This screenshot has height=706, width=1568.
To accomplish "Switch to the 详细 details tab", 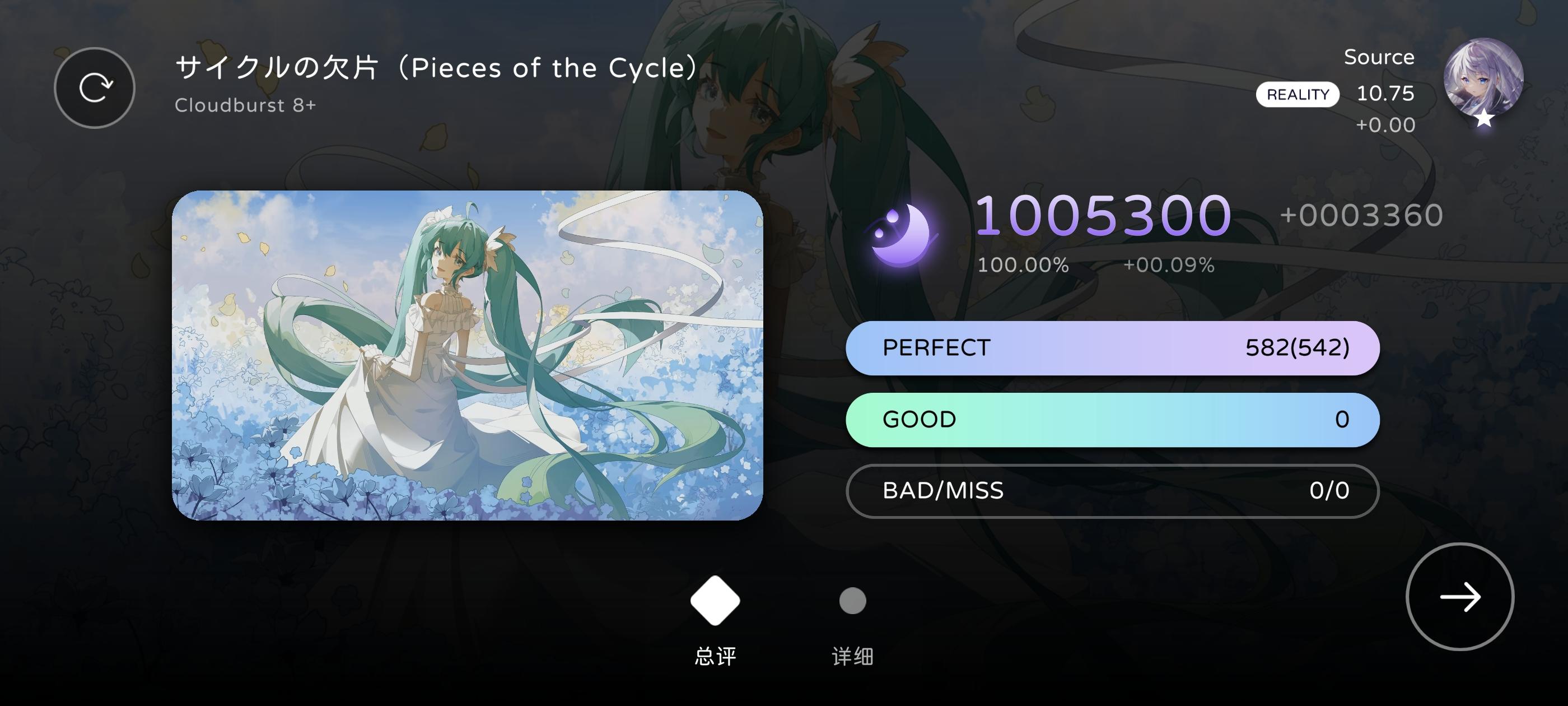I will point(852,657).
